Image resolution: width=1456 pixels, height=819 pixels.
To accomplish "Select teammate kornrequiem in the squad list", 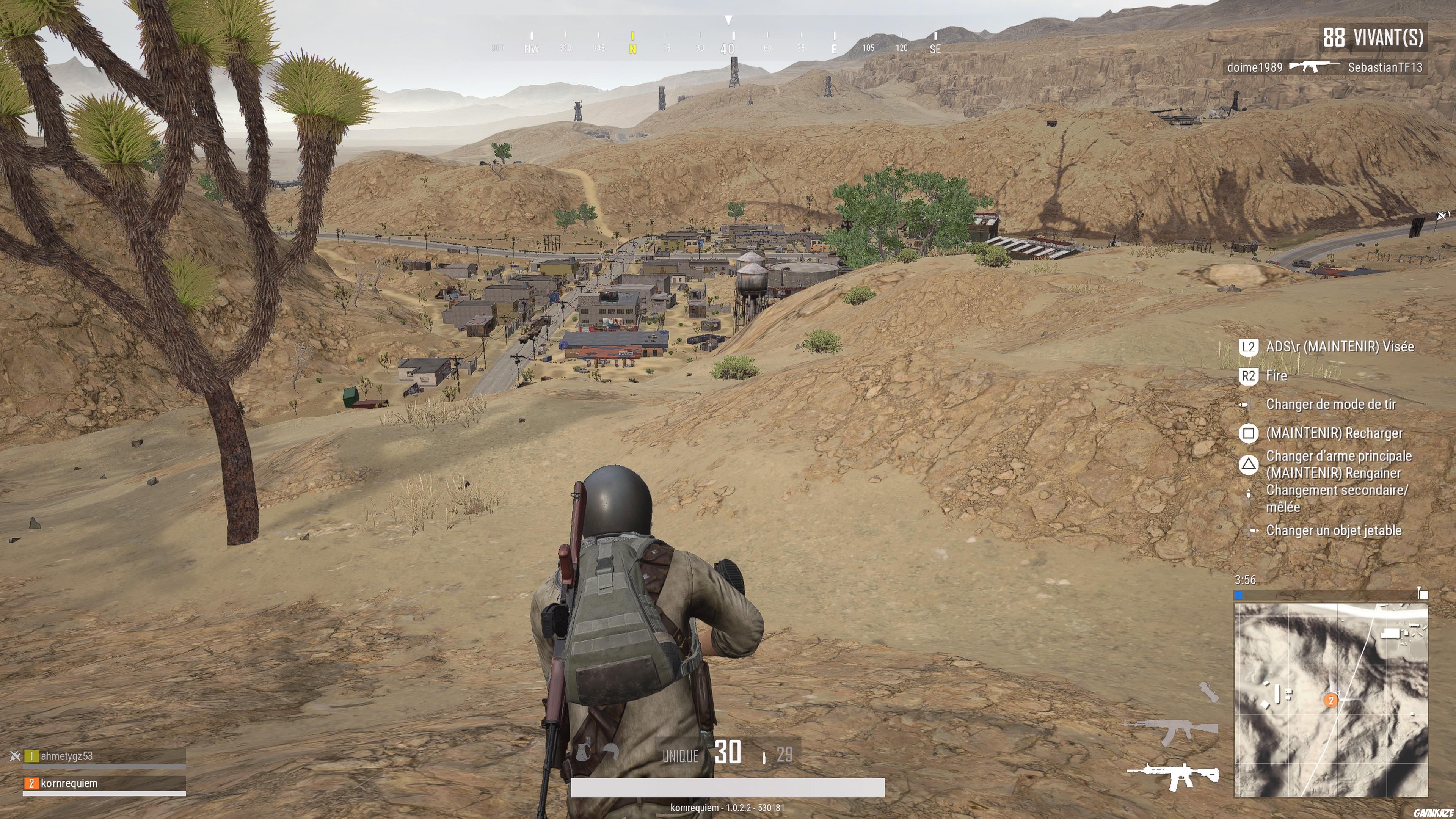I will click(69, 784).
